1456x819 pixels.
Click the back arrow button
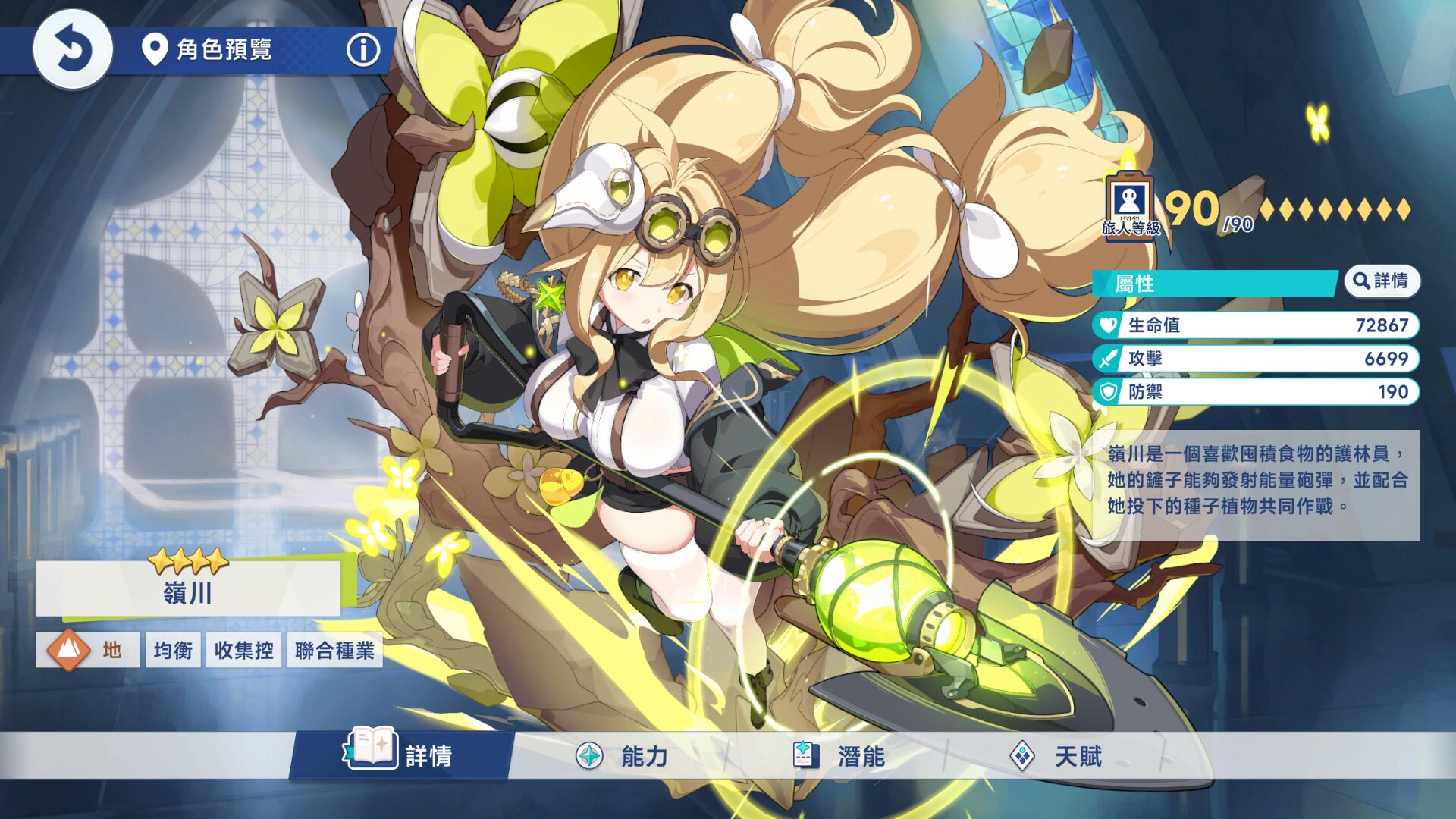coord(73,50)
